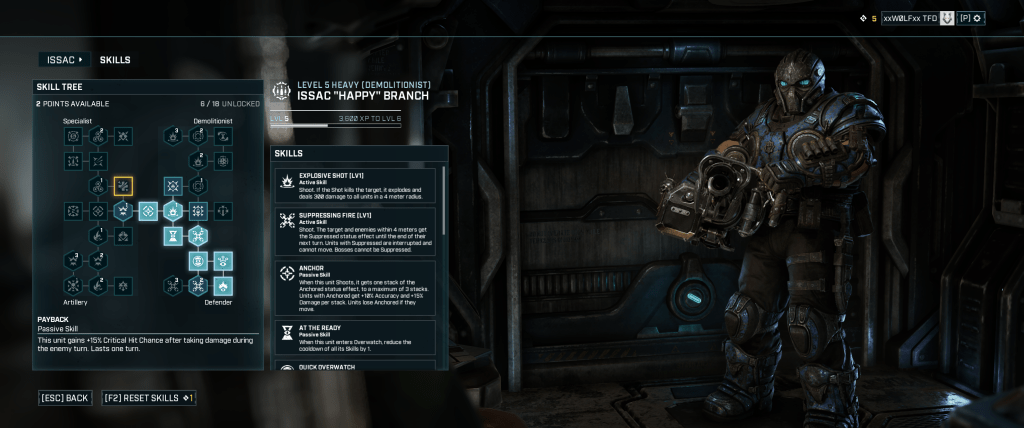Open the settings gear in the top bar
This screenshot has width=1024, height=428.
point(976,18)
